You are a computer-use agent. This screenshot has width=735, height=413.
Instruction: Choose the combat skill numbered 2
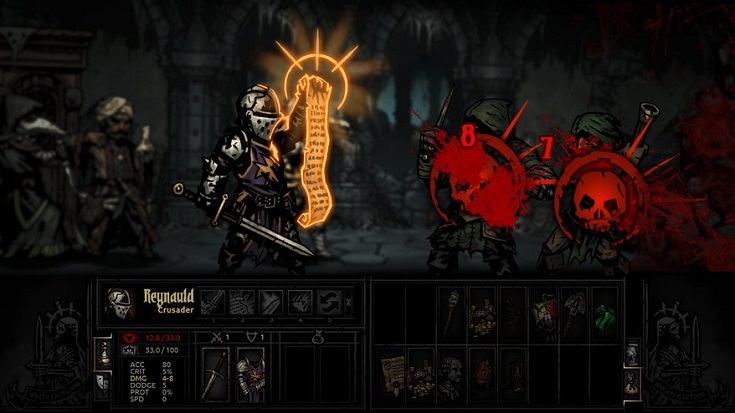[x=241, y=303]
